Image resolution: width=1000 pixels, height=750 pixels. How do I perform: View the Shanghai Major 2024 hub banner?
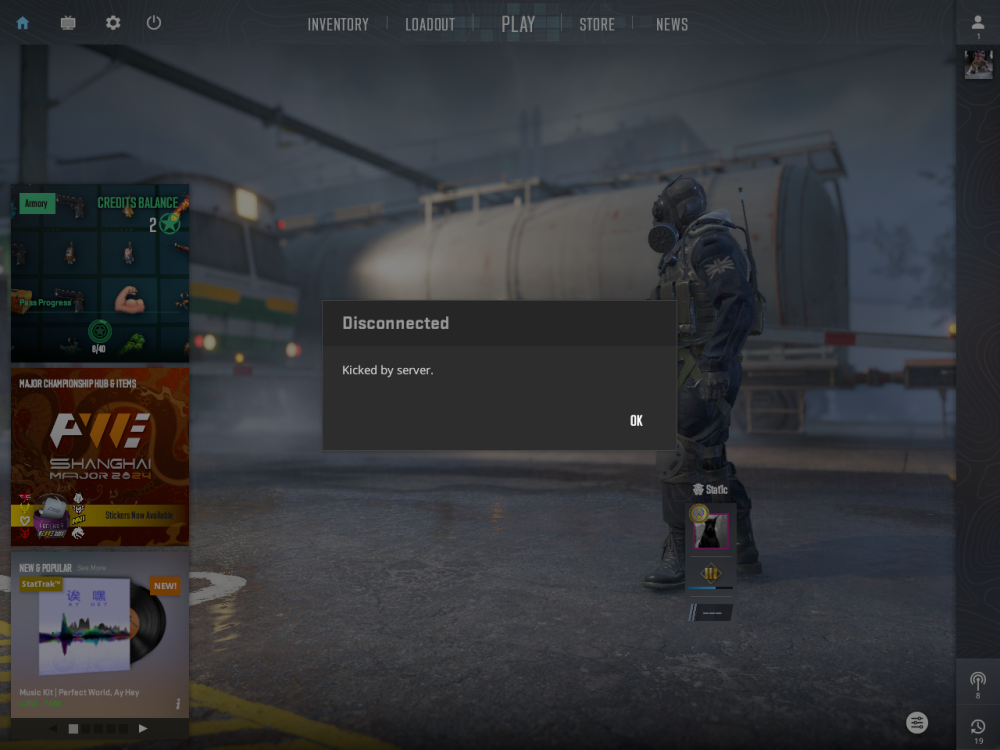point(100,457)
